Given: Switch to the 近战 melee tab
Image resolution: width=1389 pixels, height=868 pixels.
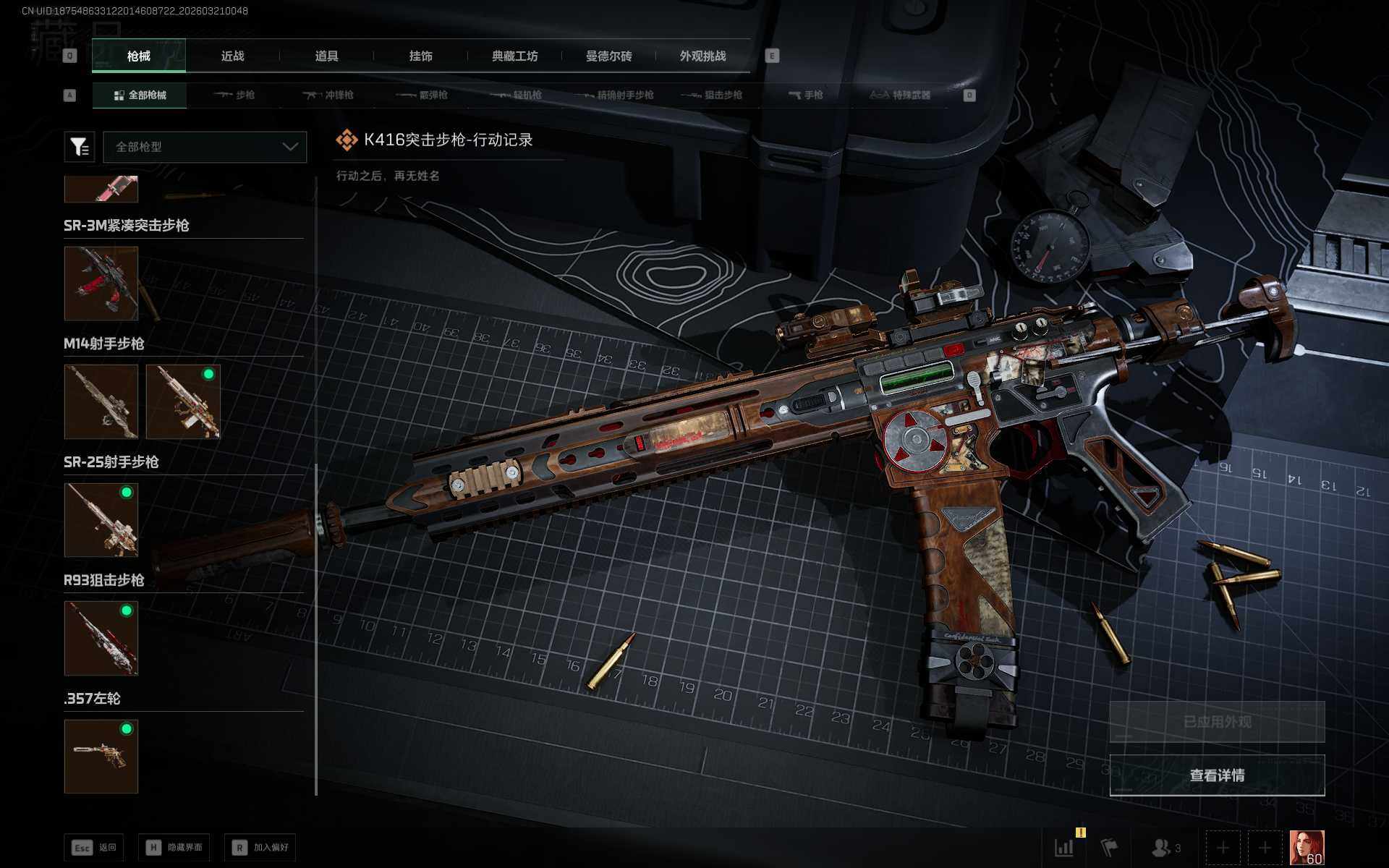Looking at the screenshot, I should (232, 56).
